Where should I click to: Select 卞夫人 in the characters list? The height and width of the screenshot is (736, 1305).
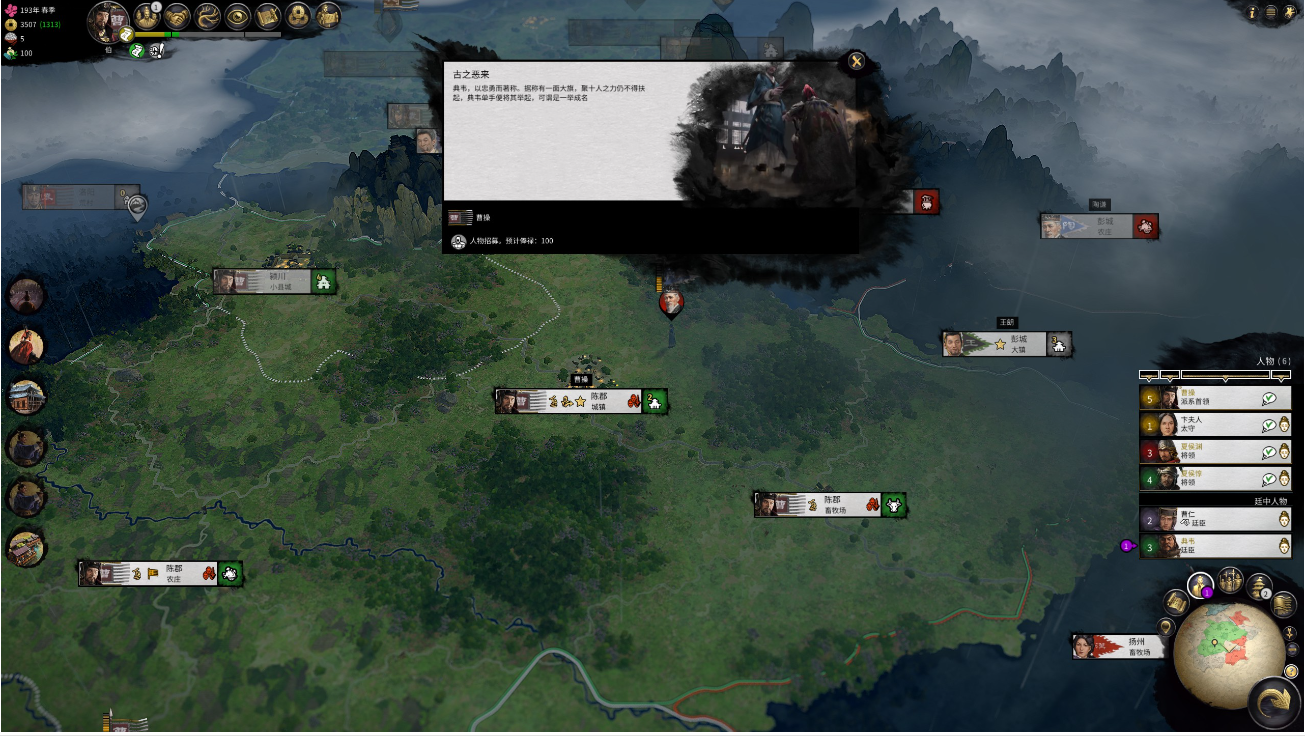coord(1214,425)
